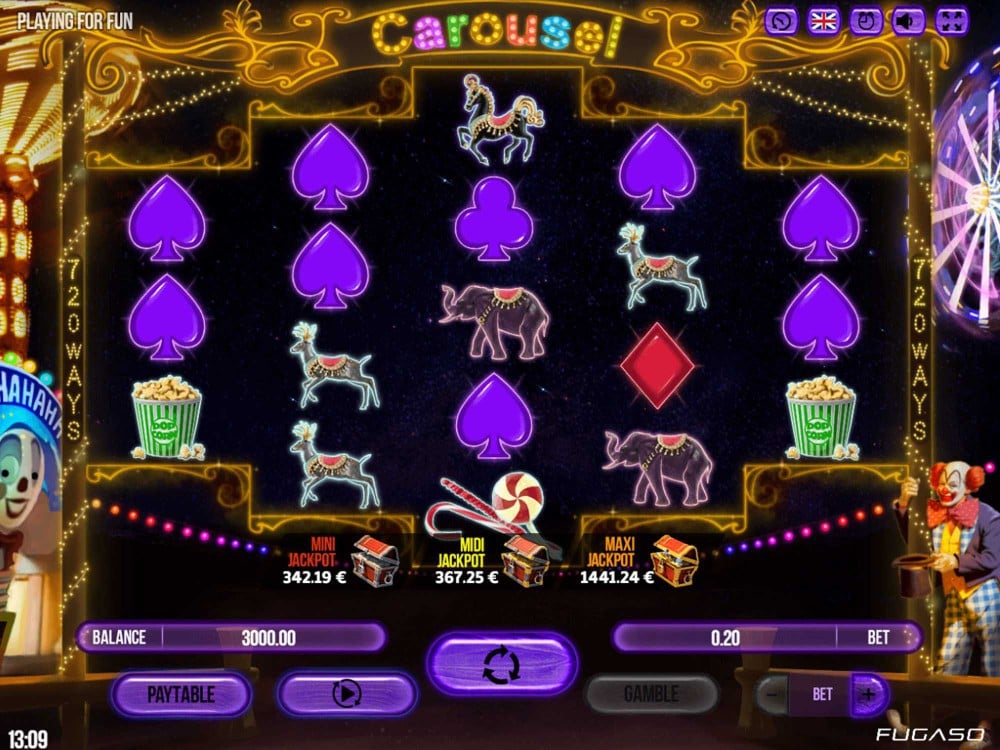
Task: Start autoplay with the circled play button
Action: pyautogui.click(x=347, y=693)
